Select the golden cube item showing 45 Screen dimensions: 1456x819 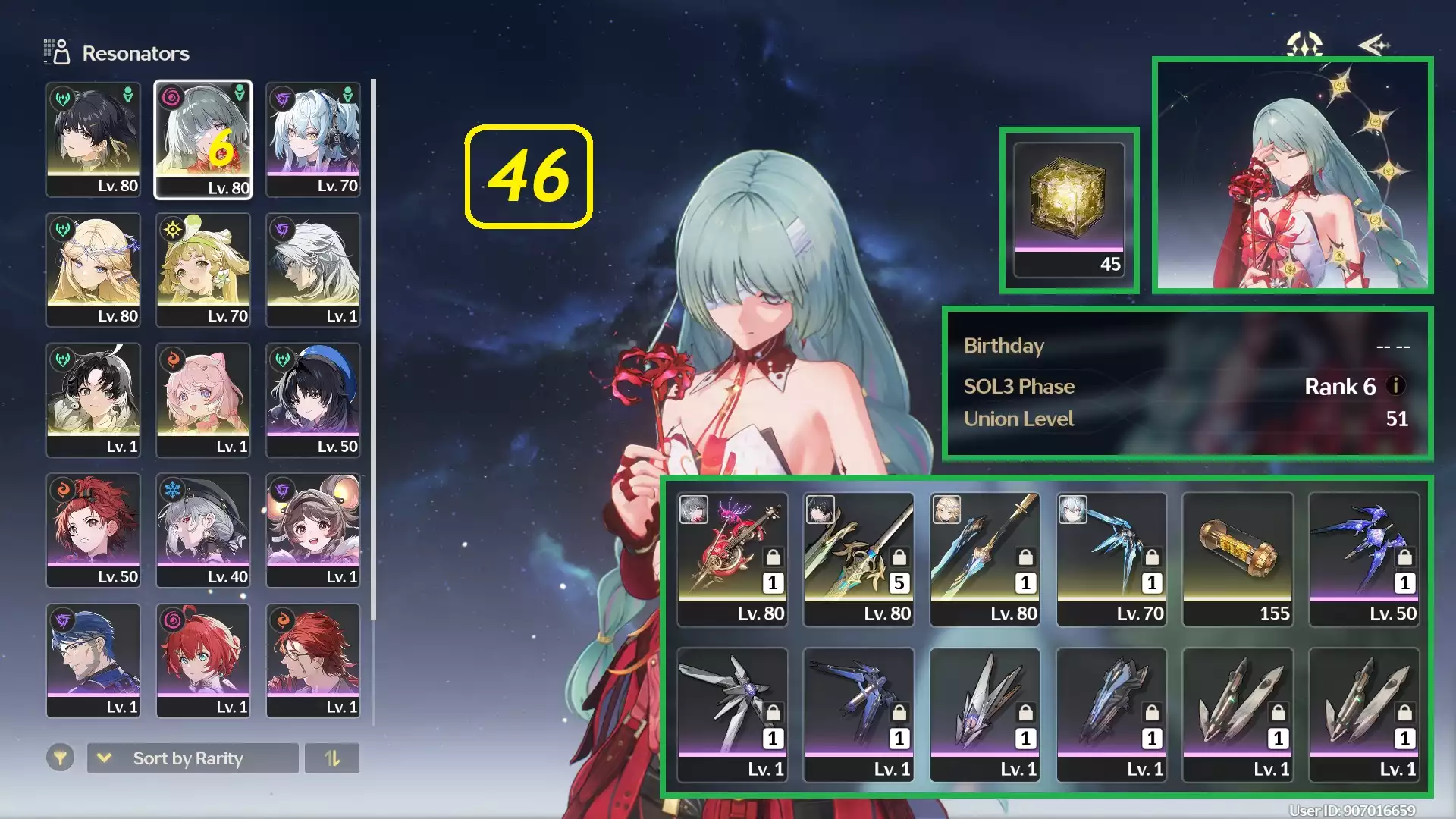[x=1069, y=210]
